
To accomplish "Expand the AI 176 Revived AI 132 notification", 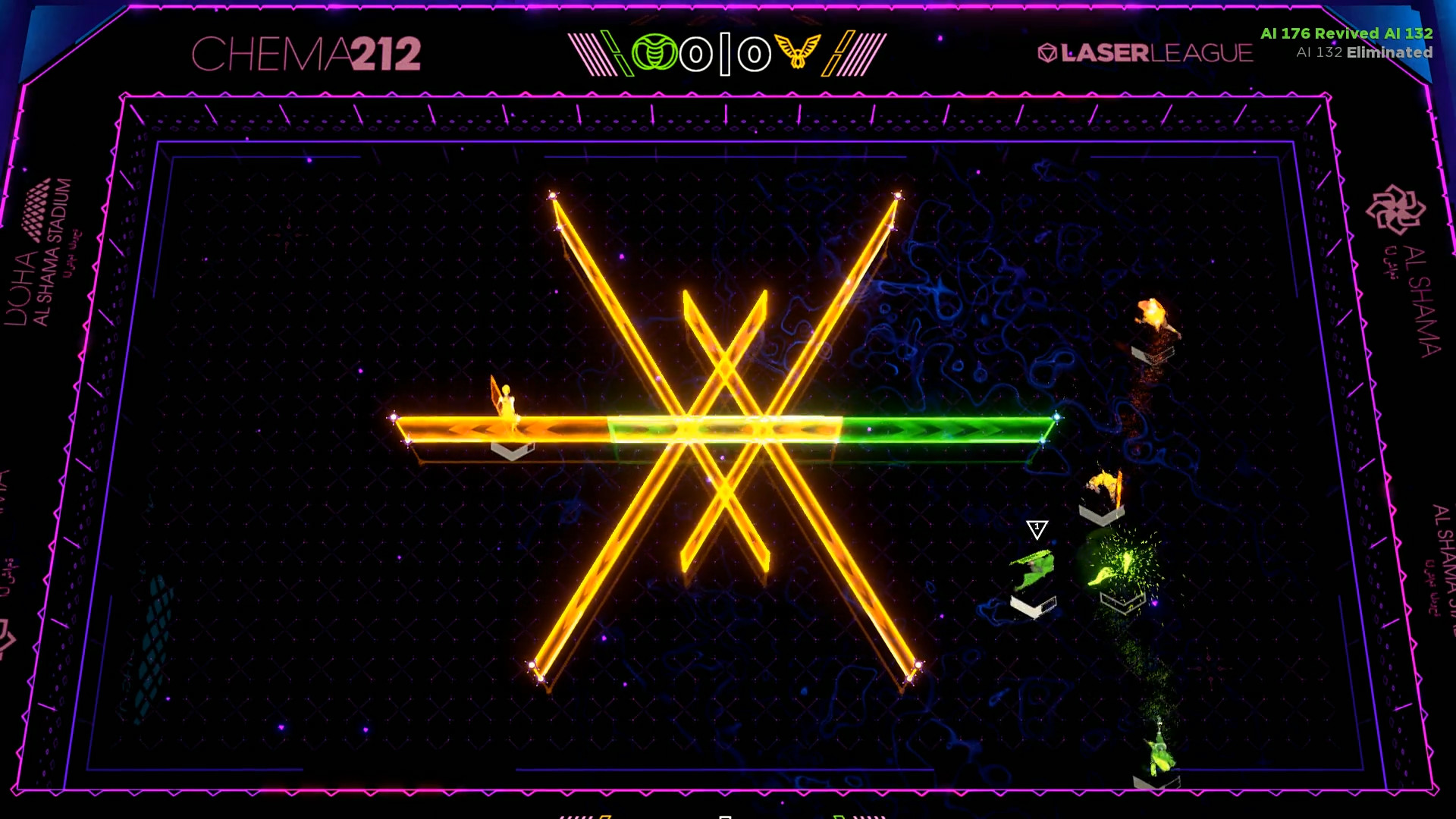I will click(x=1347, y=33).
